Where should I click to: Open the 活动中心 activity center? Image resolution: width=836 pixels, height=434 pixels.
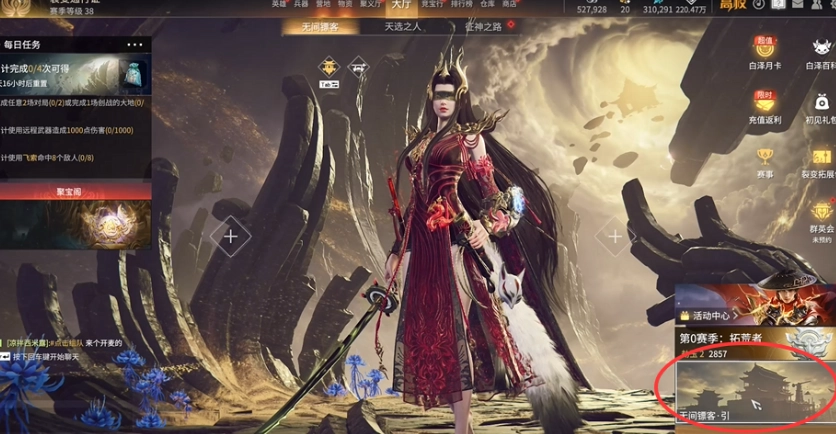point(716,316)
